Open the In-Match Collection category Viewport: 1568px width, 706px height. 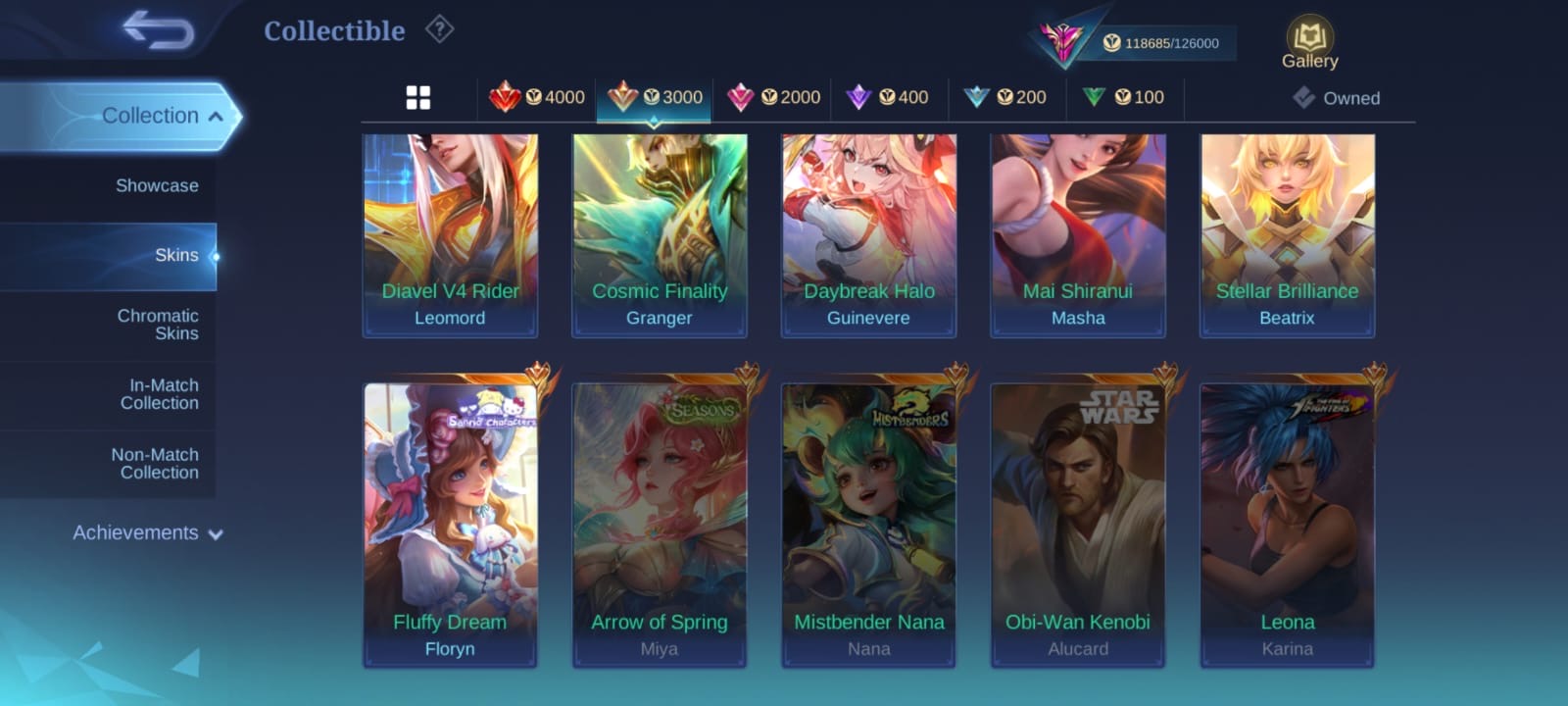[x=159, y=394]
